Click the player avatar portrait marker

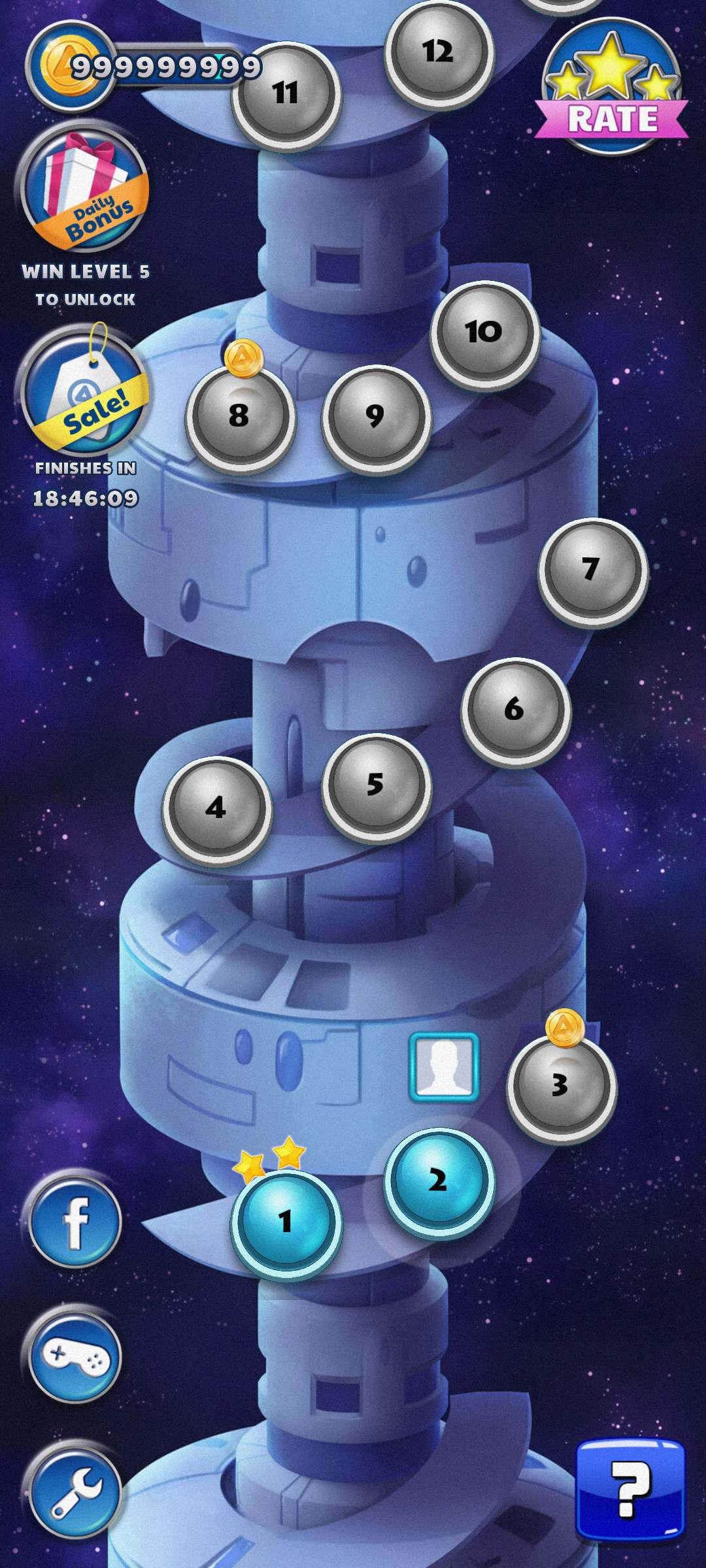(x=444, y=1067)
